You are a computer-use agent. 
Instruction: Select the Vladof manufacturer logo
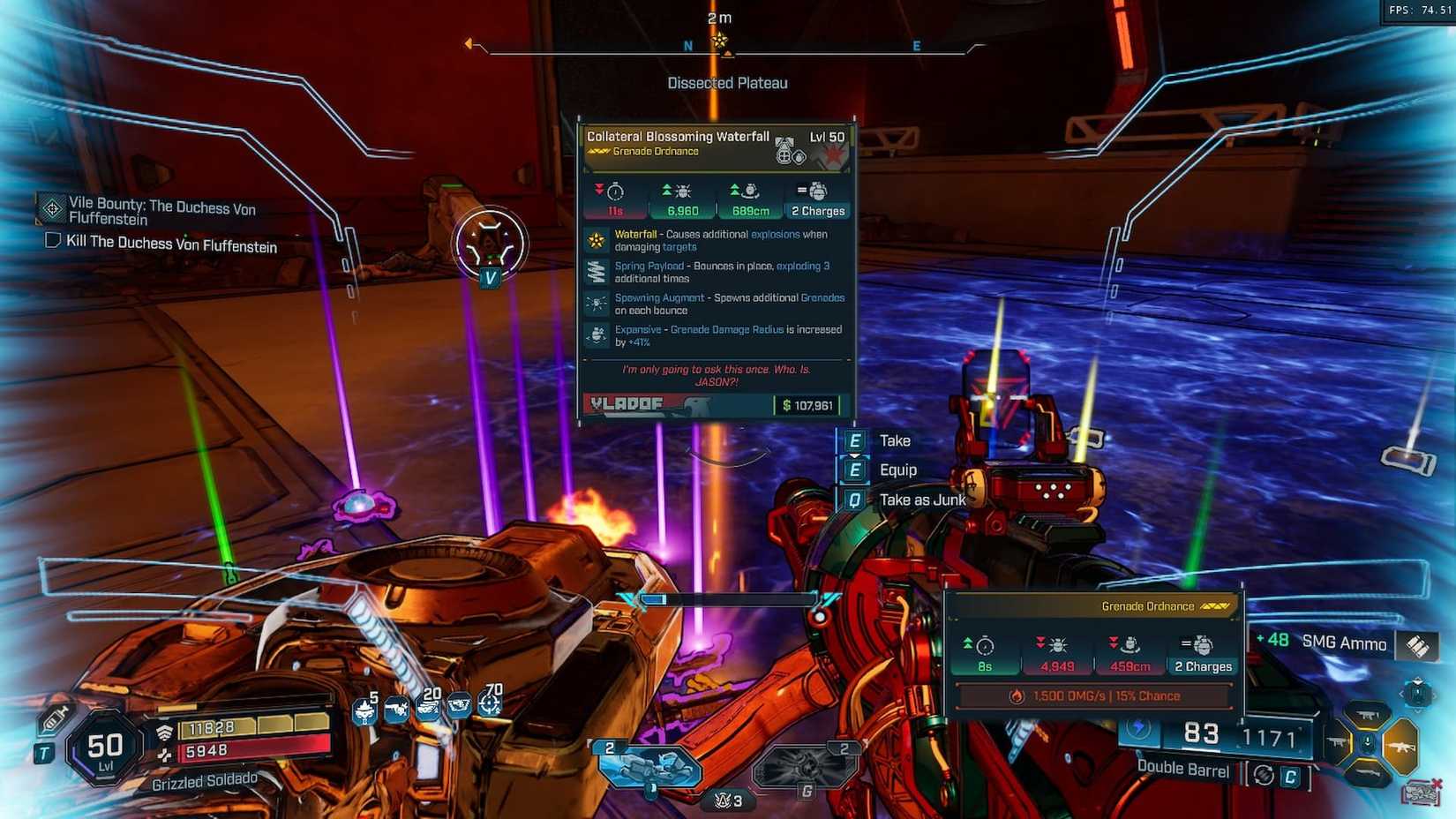(x=626, y=403)
